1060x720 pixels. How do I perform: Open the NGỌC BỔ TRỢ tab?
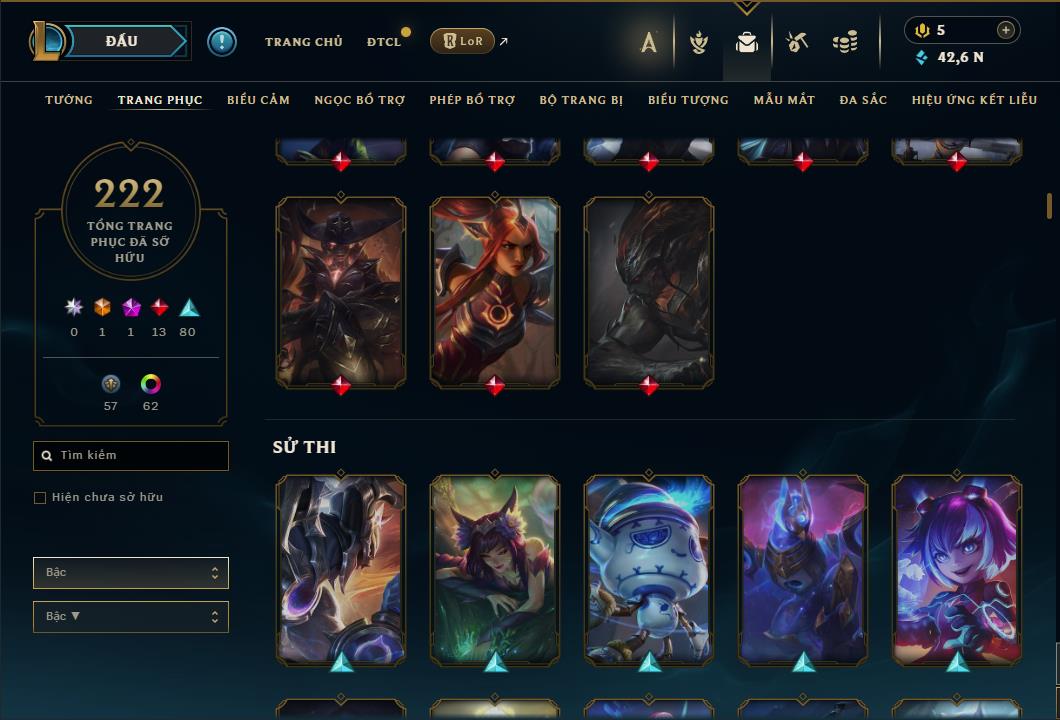point(359,100)
